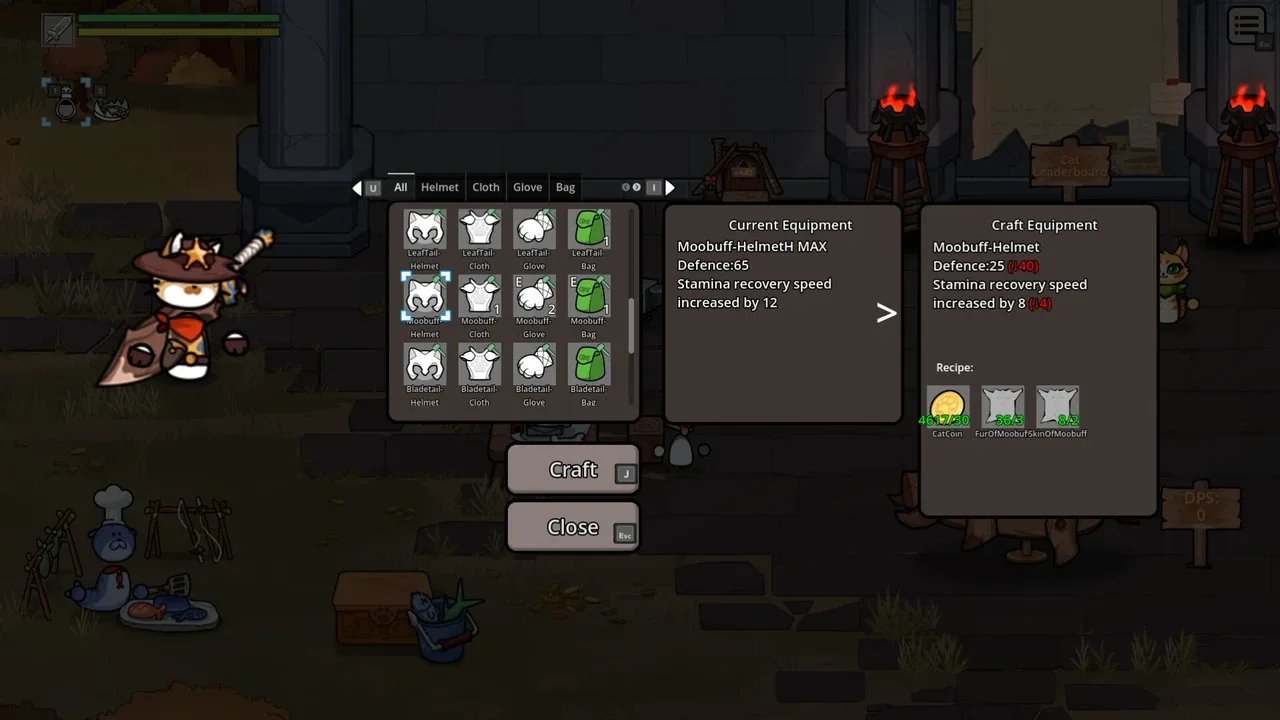
Task: Craft the selected Moobuff-Helmet
Action: pyautogui.click(x=572, y=470)
